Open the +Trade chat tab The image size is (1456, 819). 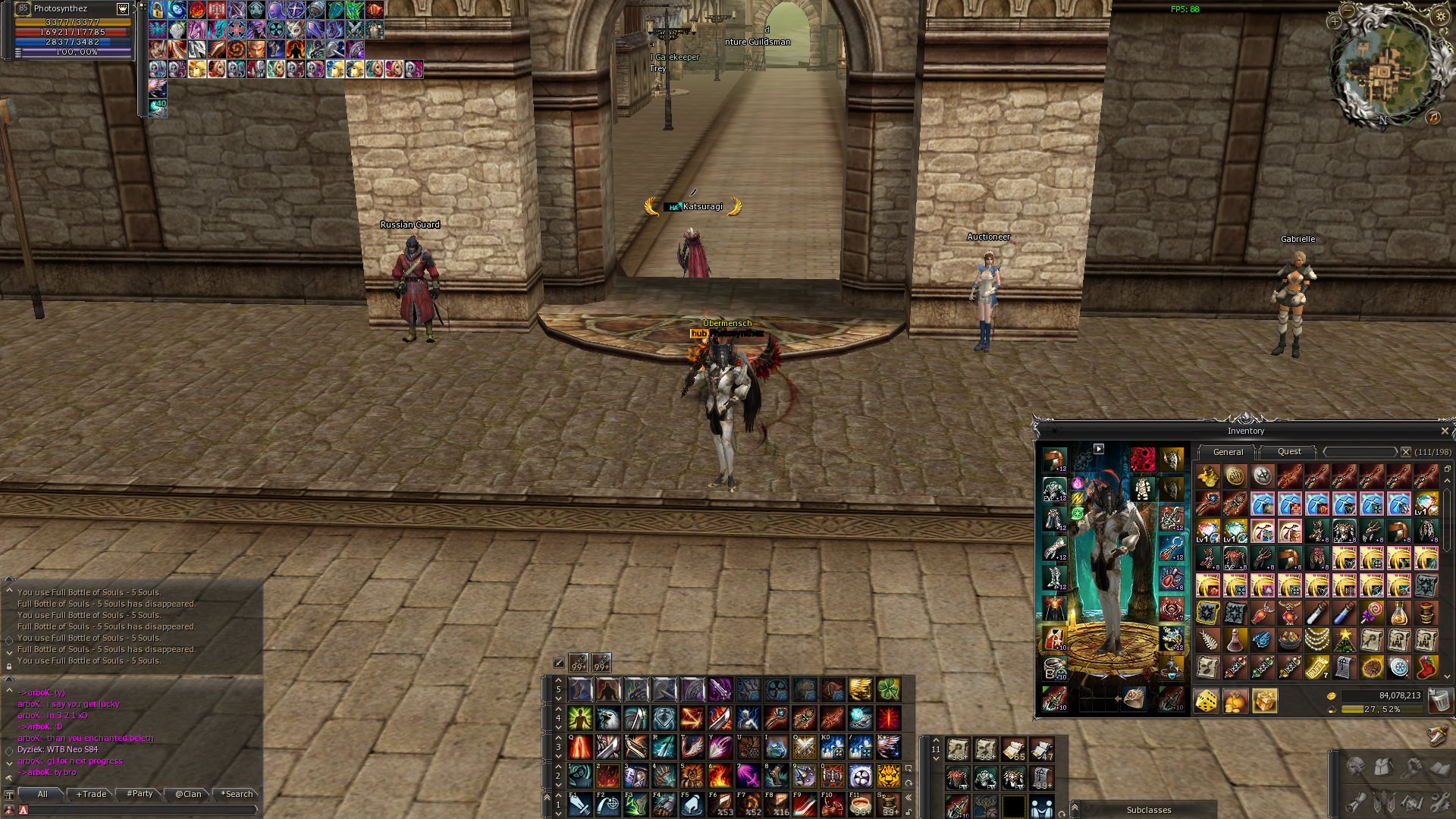click(92, 794)
